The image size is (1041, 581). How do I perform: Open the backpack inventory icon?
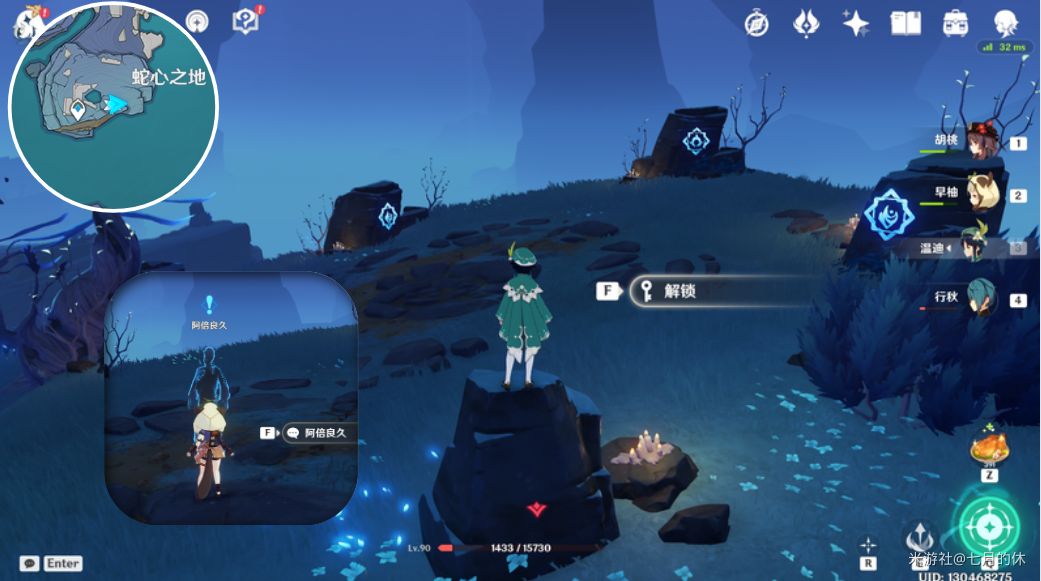point(955,24)
